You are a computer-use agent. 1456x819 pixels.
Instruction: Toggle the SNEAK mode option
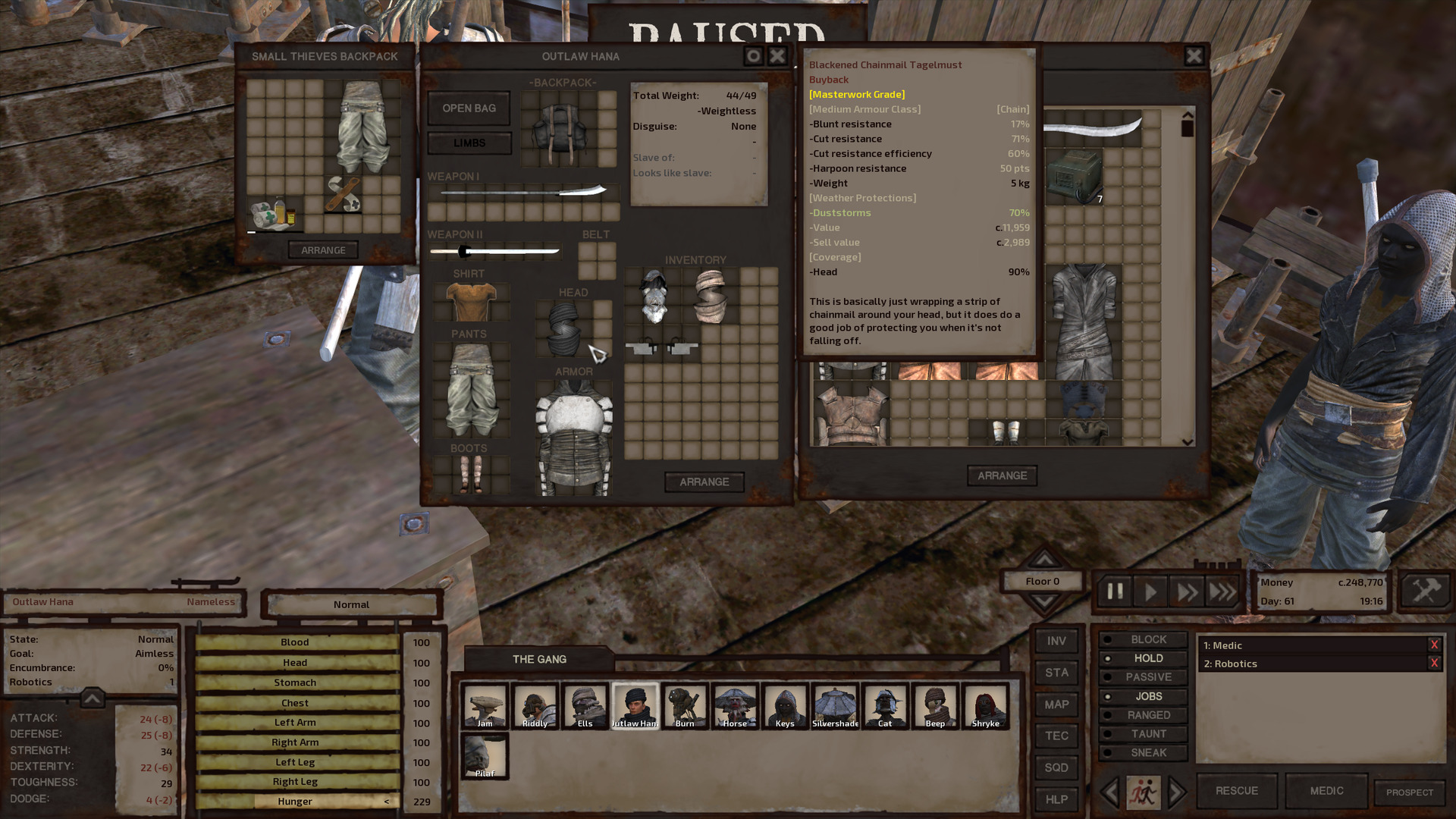(x=1147, y=752)
